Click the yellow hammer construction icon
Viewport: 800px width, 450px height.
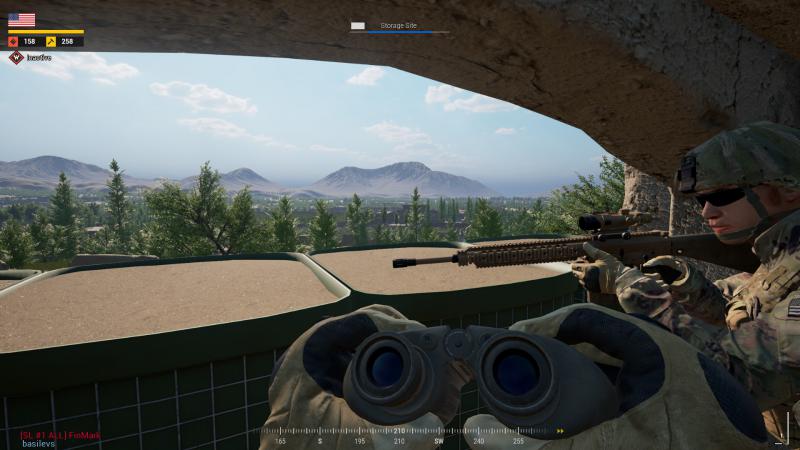[x=50, y=42]
